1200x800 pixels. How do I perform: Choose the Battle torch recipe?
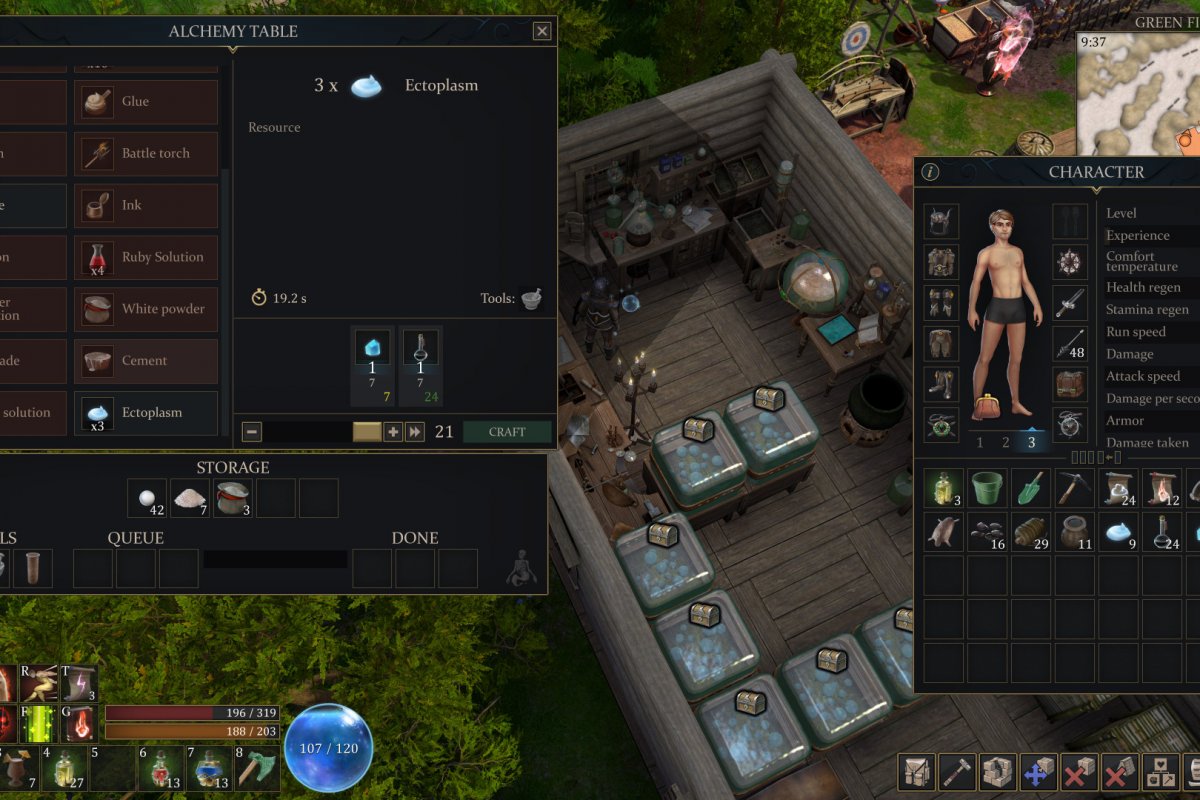click(146, 154)
